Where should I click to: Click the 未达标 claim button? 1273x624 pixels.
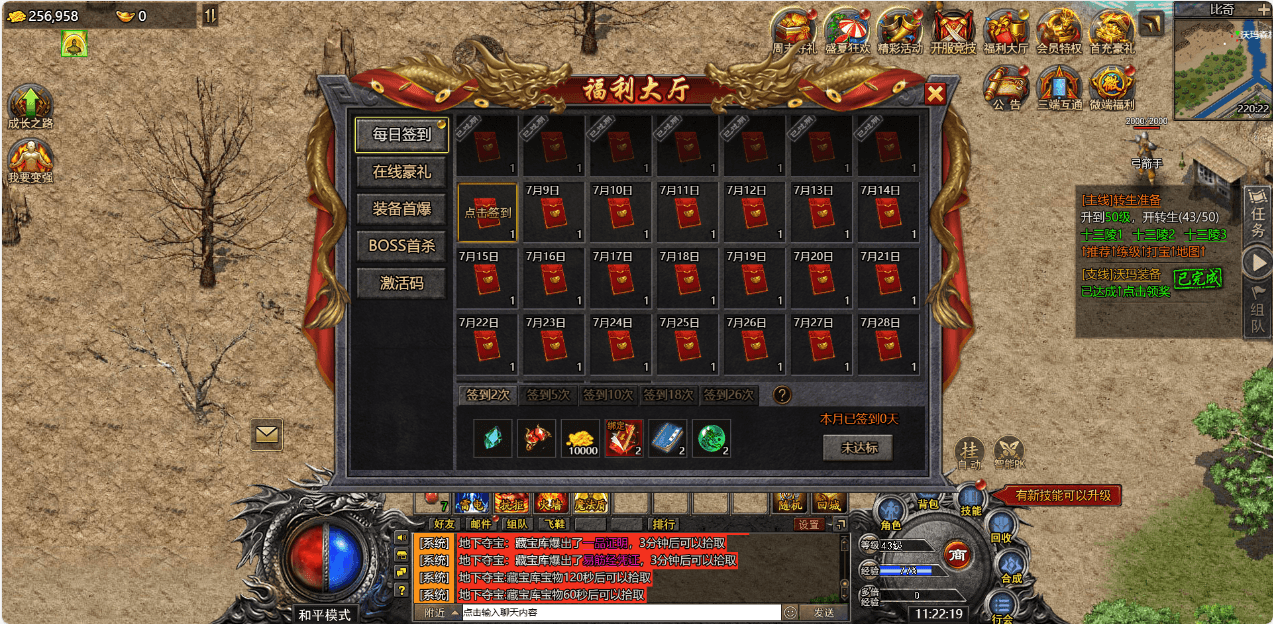pos(857,448)
